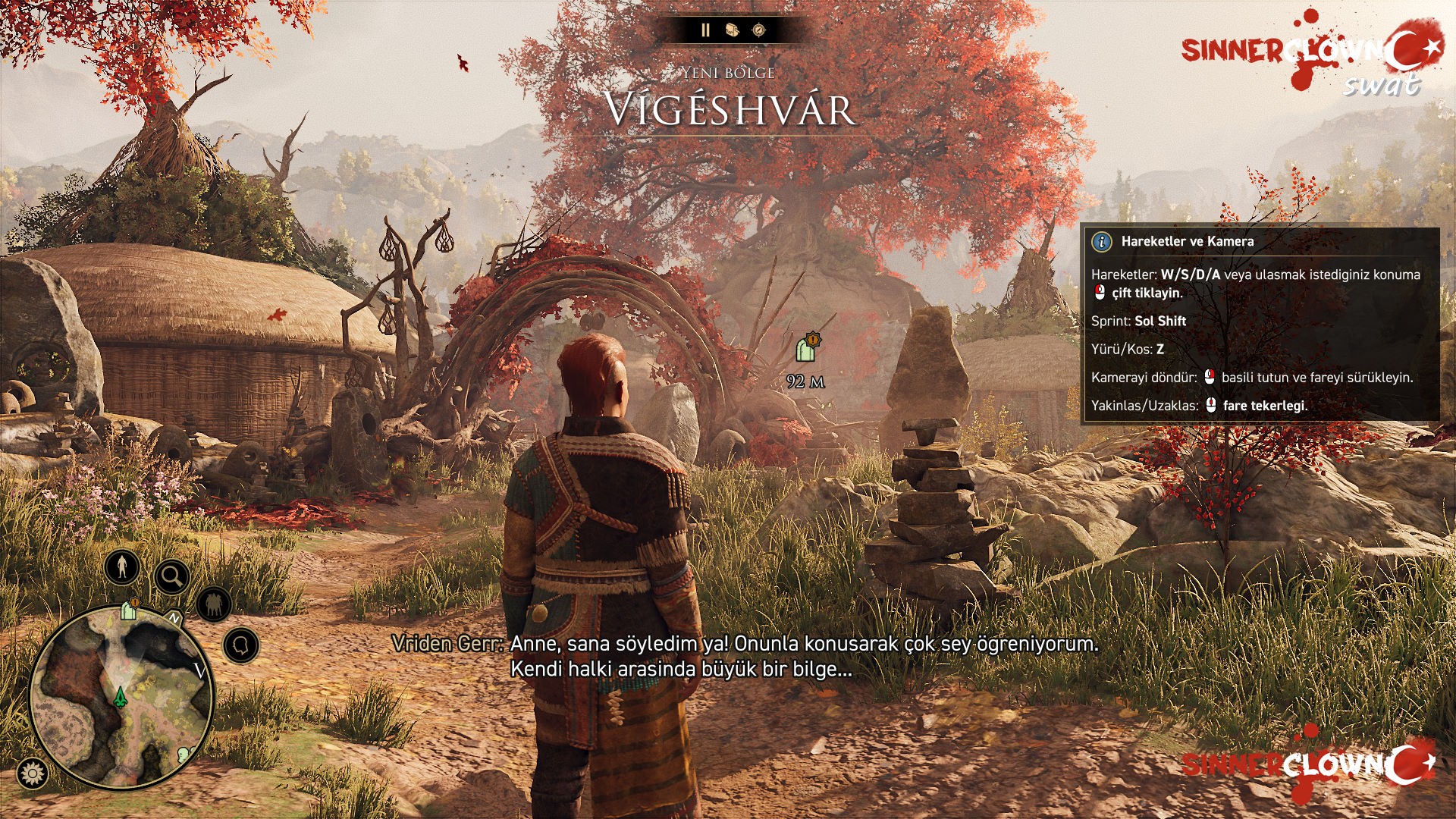Select the character silhouette icon above minimap
The width and height of the screenshot is (1456, 819).
(121, 568)
